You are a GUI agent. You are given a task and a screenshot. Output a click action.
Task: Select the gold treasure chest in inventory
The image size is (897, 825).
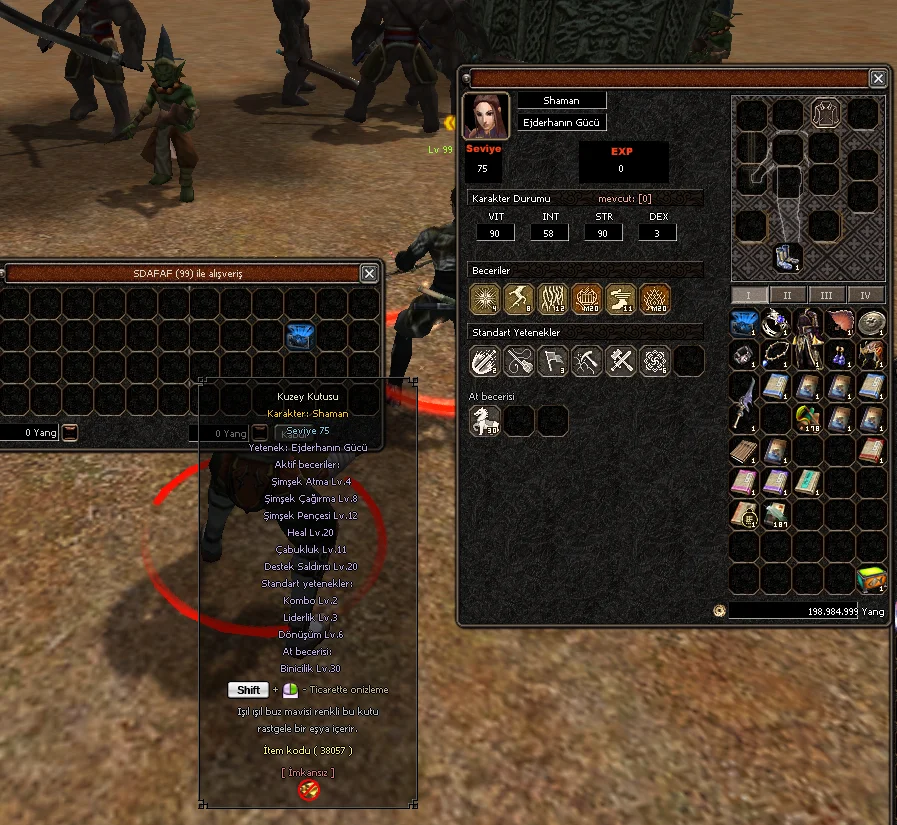[872, 579]
